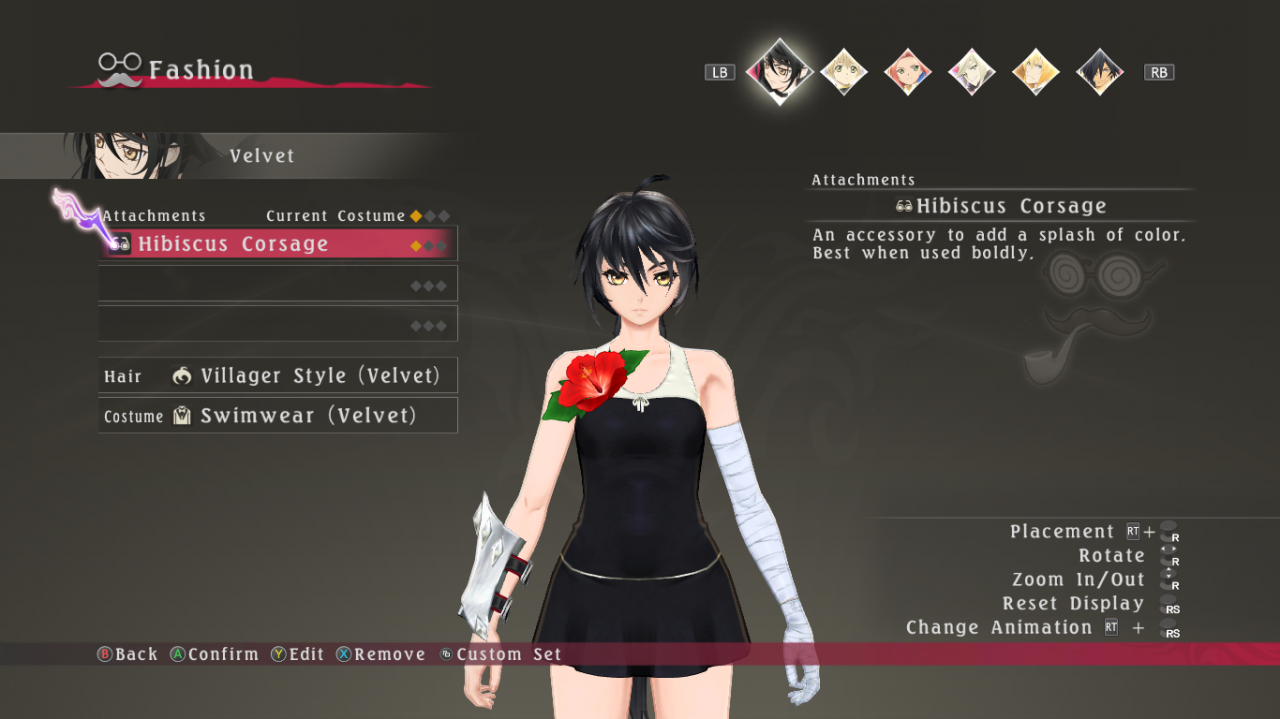1280x719 pixels.
Task: Choose Confirm in the bottom bar
Action: pos(213,654)
